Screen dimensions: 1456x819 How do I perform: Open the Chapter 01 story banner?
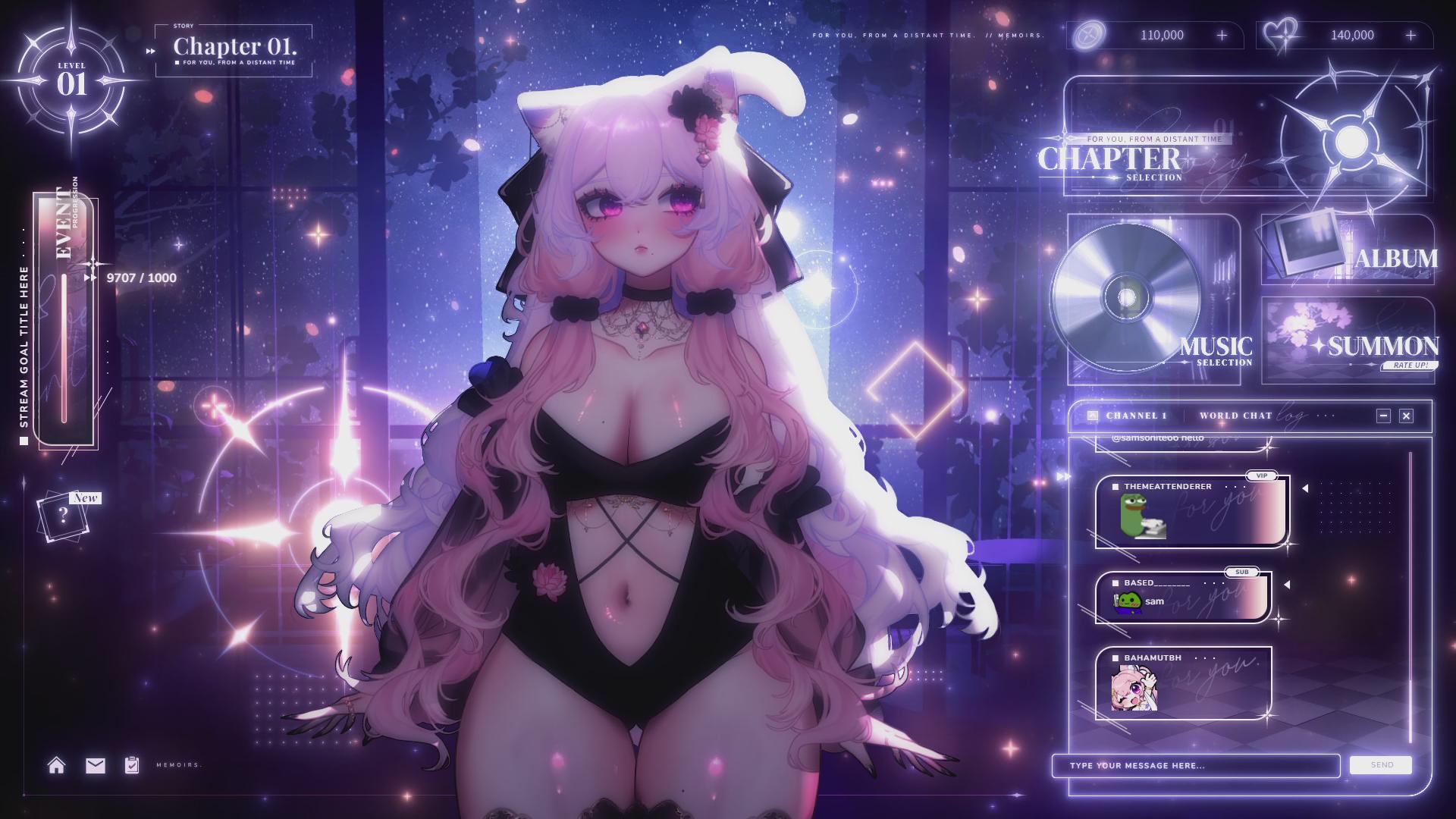pos(234,50)
